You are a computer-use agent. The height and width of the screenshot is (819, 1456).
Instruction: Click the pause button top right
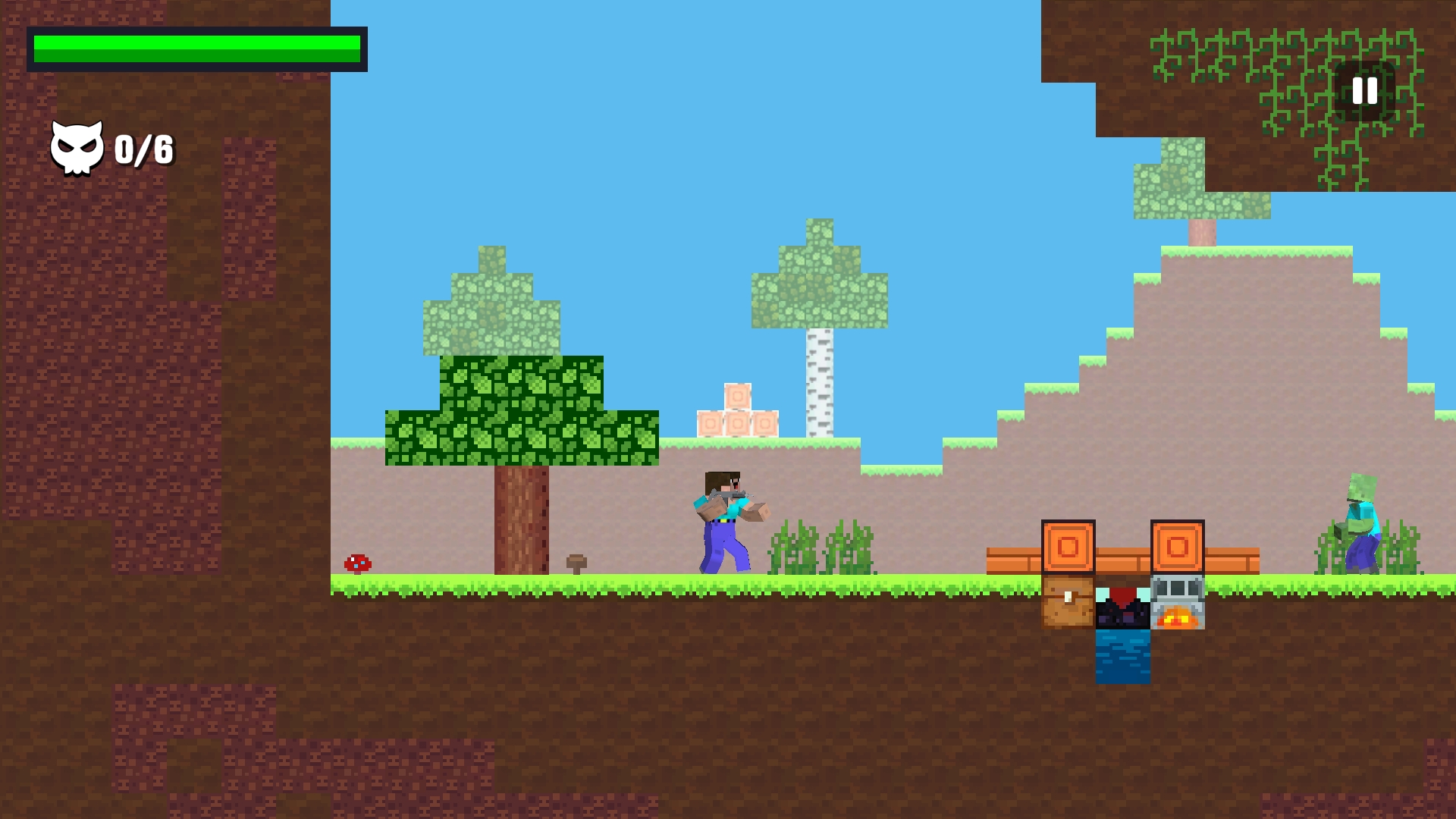coord(1364,91)
